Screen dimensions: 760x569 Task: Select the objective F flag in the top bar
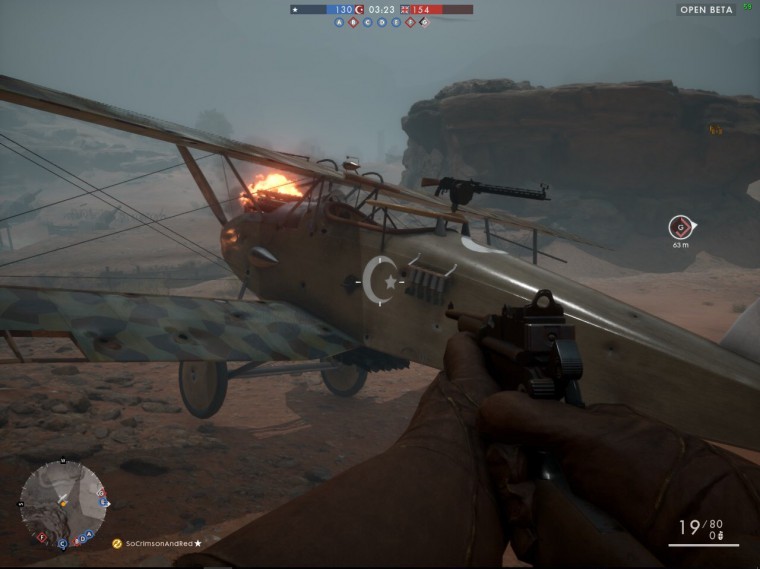point(409,22)
